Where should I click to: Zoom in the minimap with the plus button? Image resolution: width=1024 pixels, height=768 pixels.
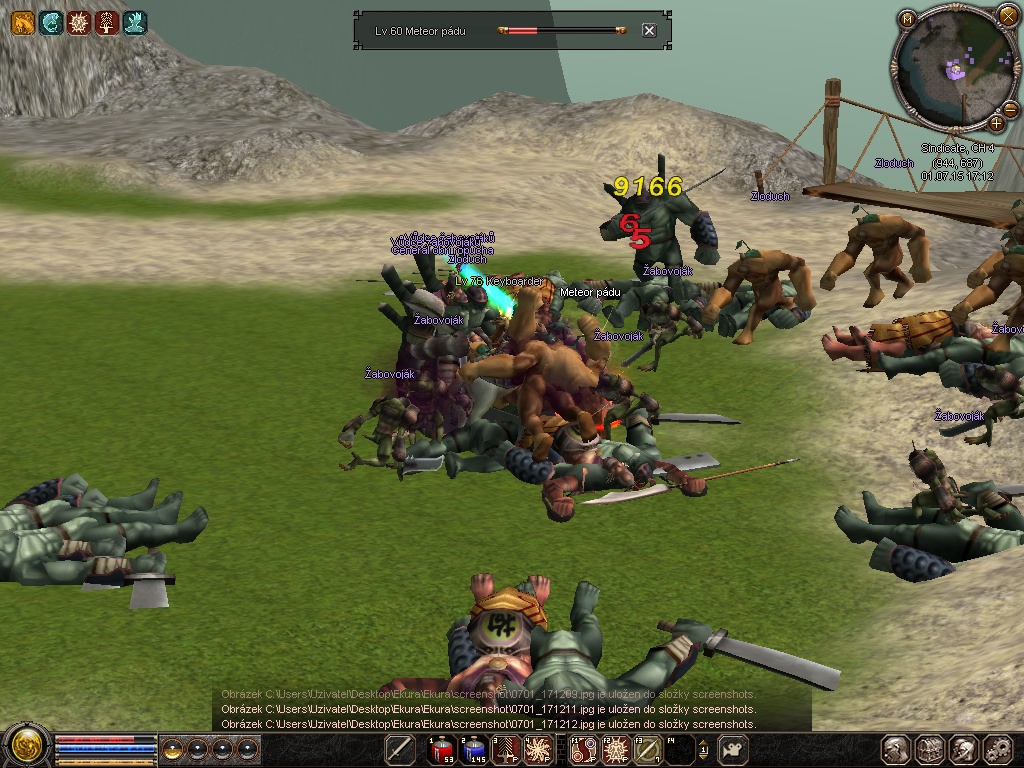coord(996,123)
